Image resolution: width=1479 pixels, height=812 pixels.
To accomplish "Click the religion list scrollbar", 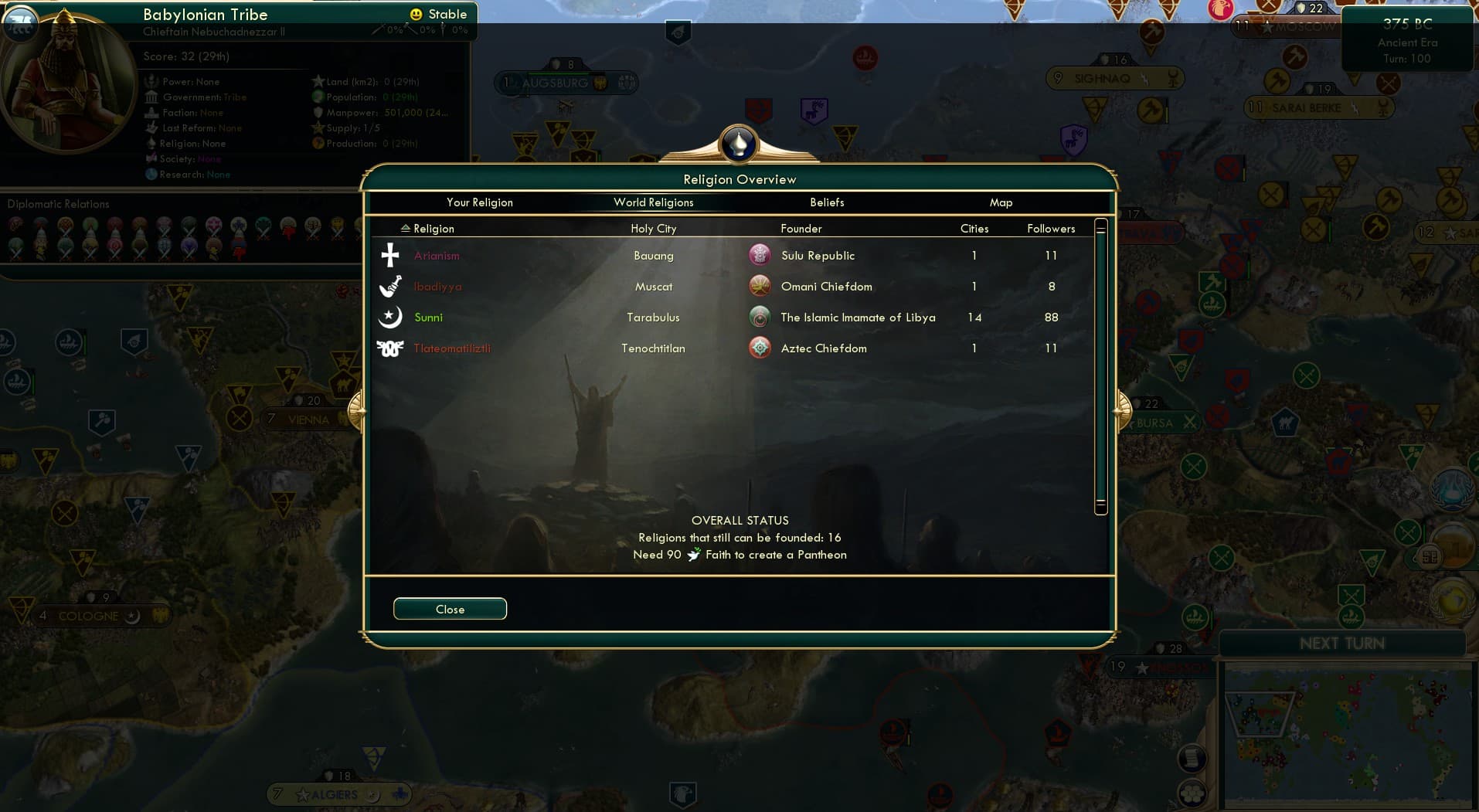I will point(1100,228).
